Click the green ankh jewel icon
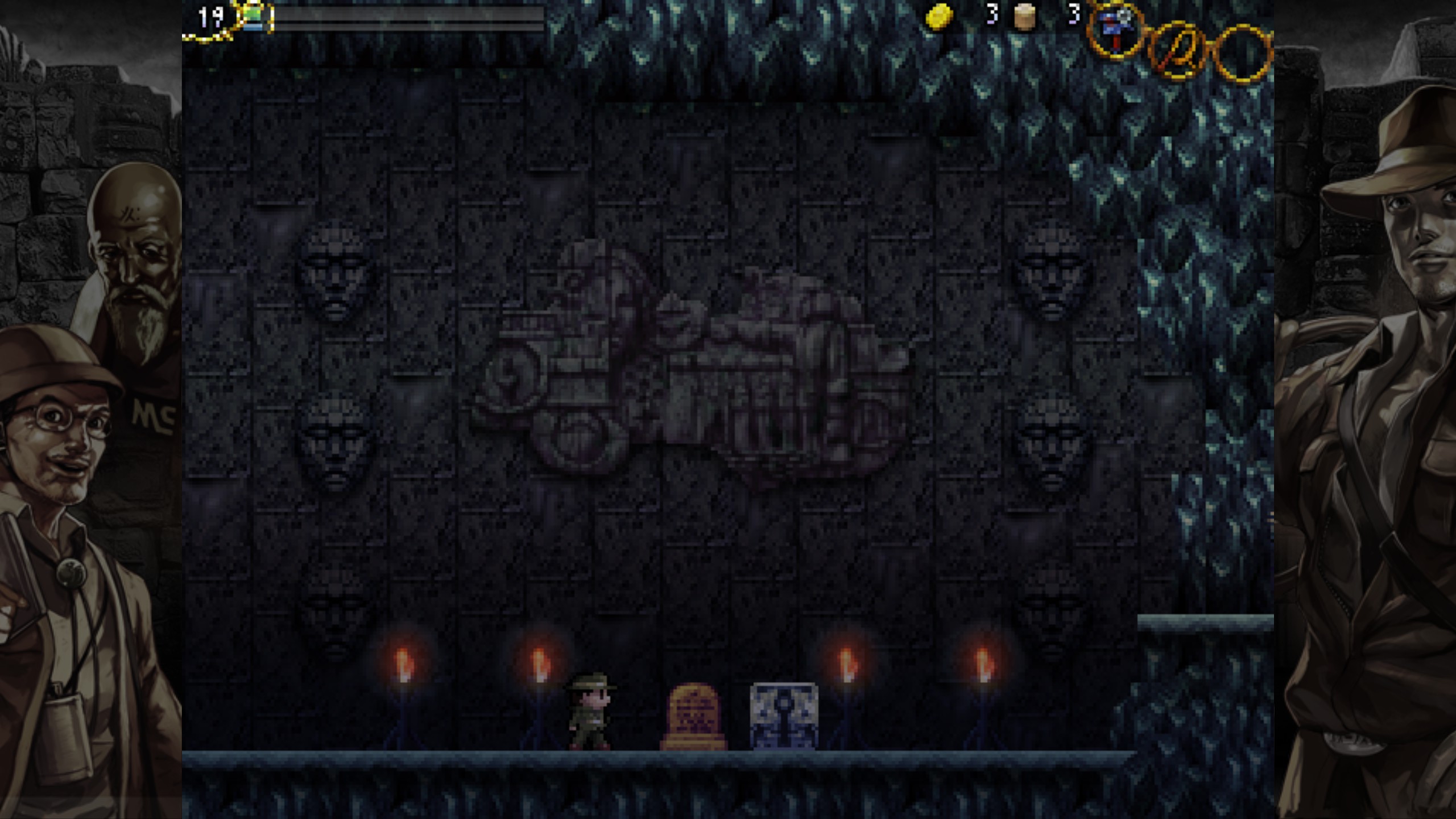Screen dimensions: 1456x819 pyautogui.click(x=254, y=14)
